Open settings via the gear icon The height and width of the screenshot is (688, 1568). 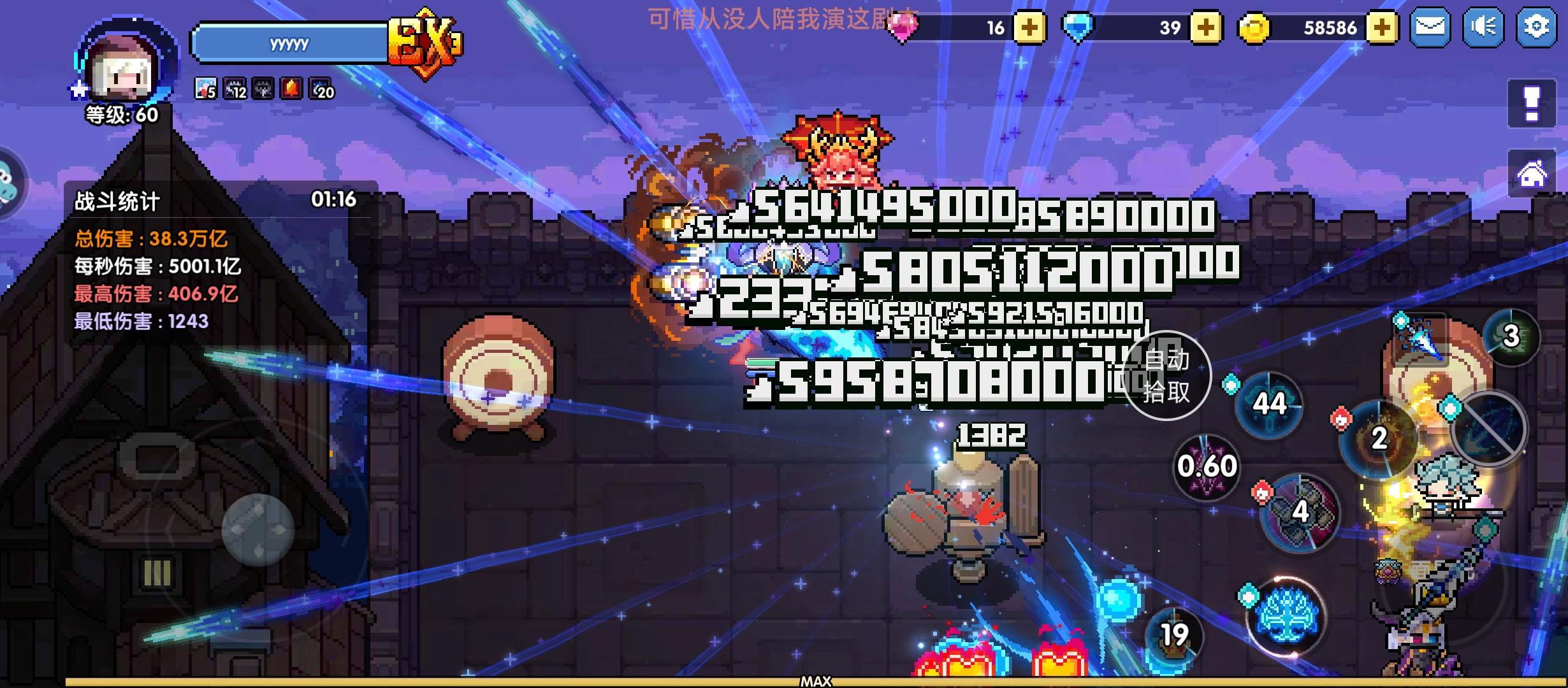click(x=1535, y=27)
